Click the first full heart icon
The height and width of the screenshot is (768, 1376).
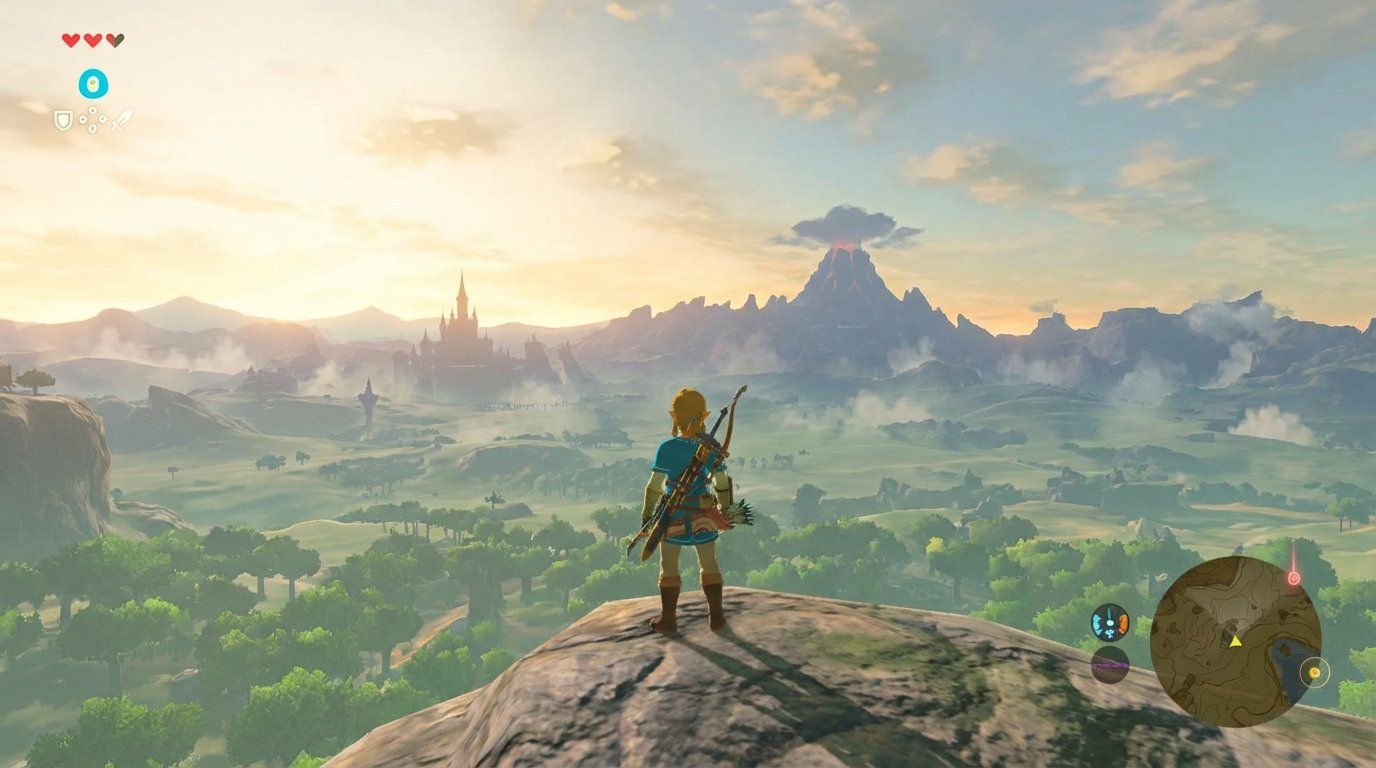tap(70, 39)
